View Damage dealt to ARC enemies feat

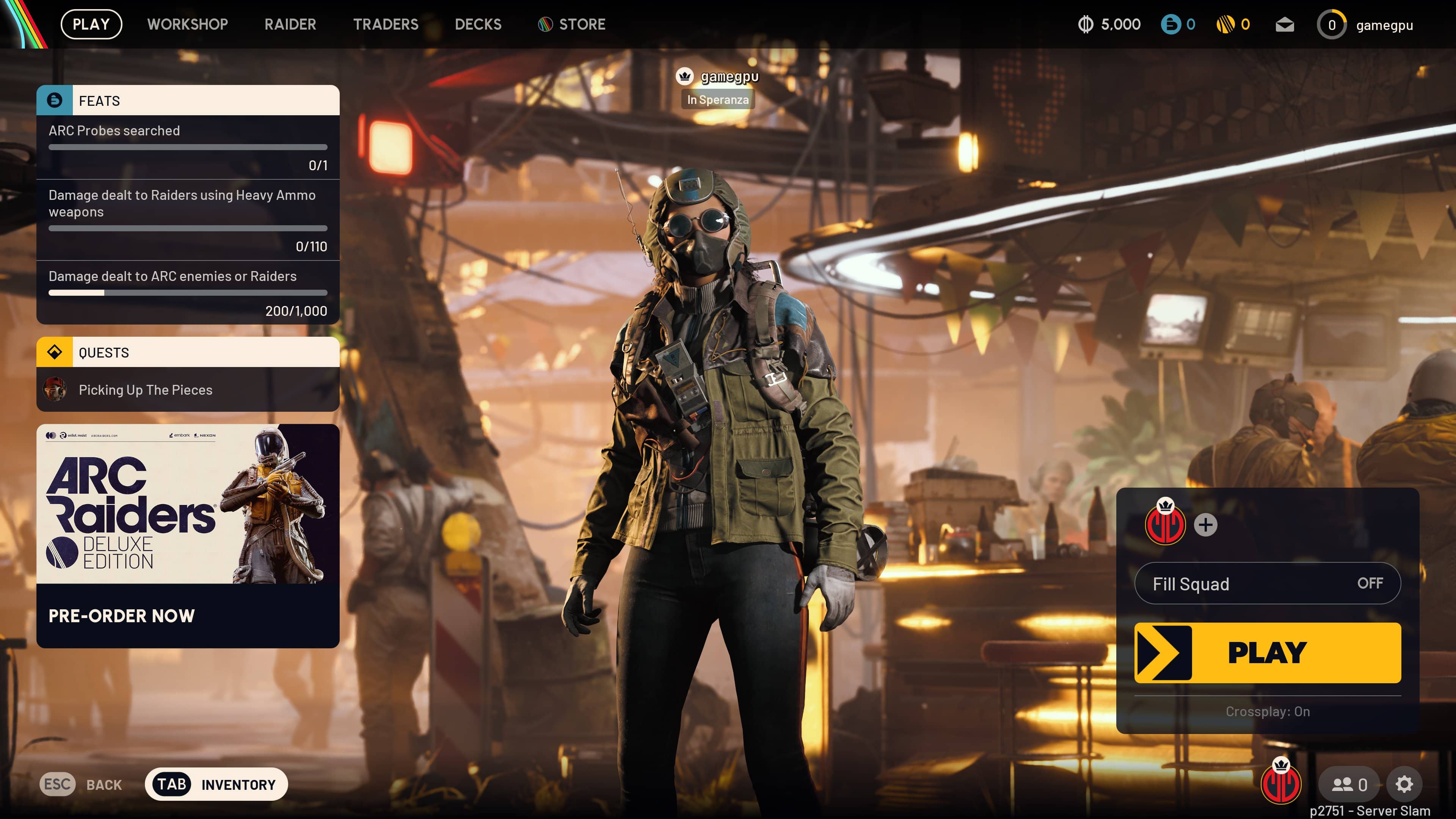pos(188,292)
